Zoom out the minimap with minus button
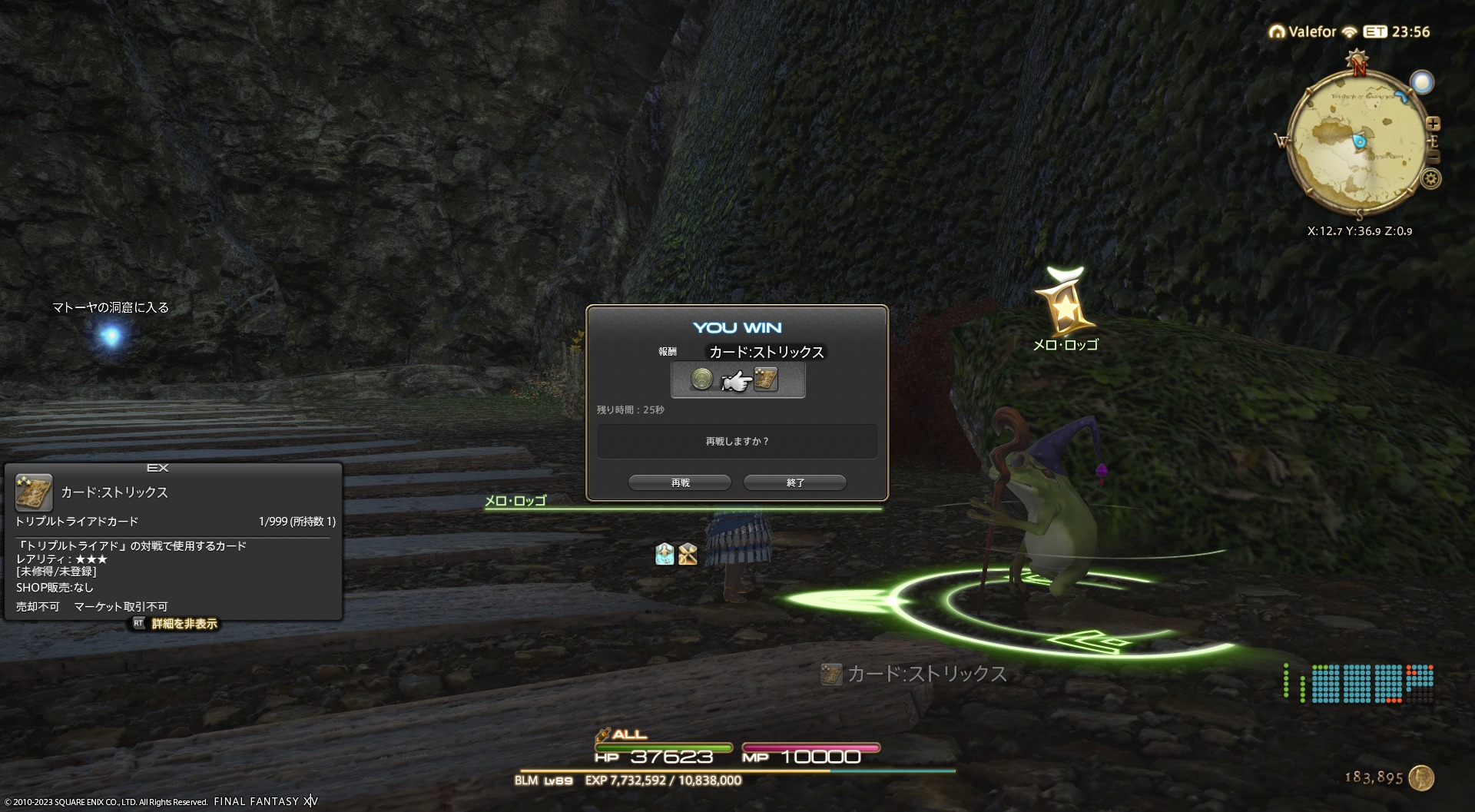Viewport: 1475px width, 812px height. (1434, 157)
